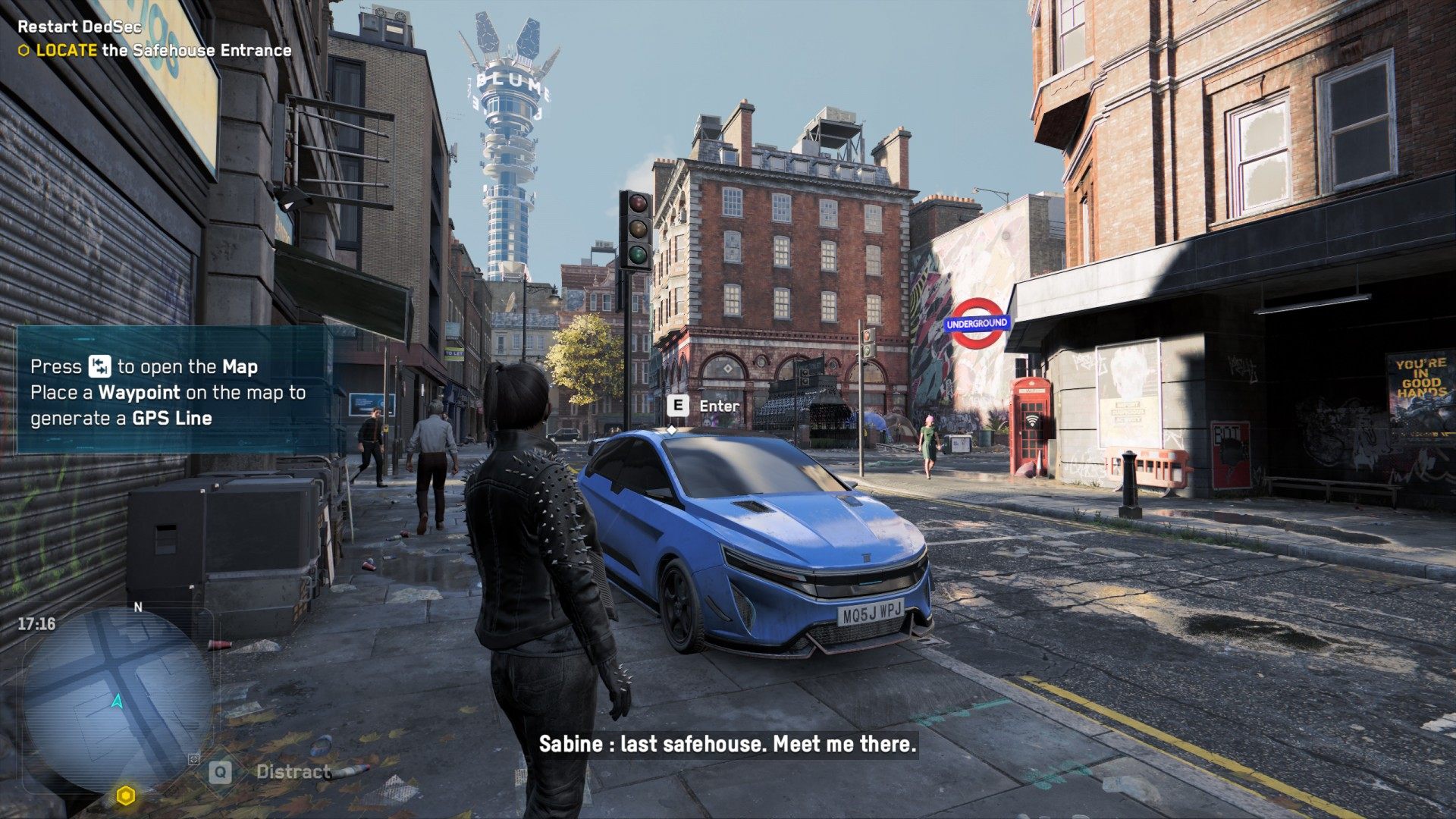1456x819 pixels.
Task: Select the Map tutorial hint panel
Action: point(173,391)
